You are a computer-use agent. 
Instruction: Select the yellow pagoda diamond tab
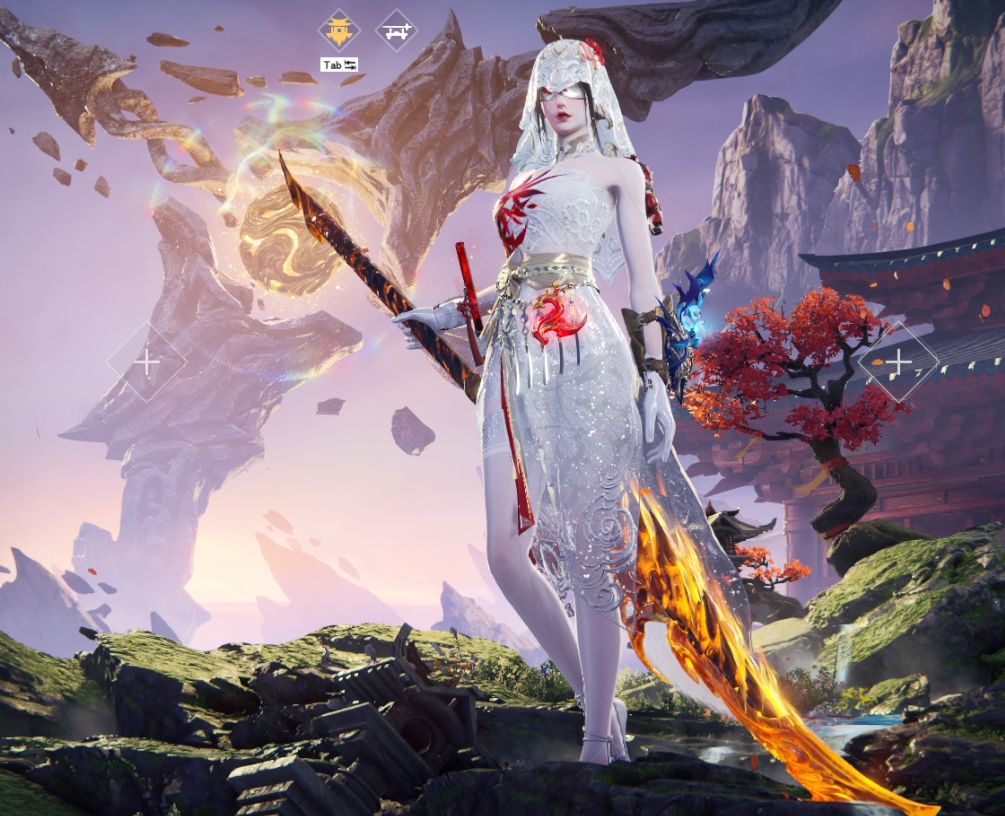tap(339, 31)
